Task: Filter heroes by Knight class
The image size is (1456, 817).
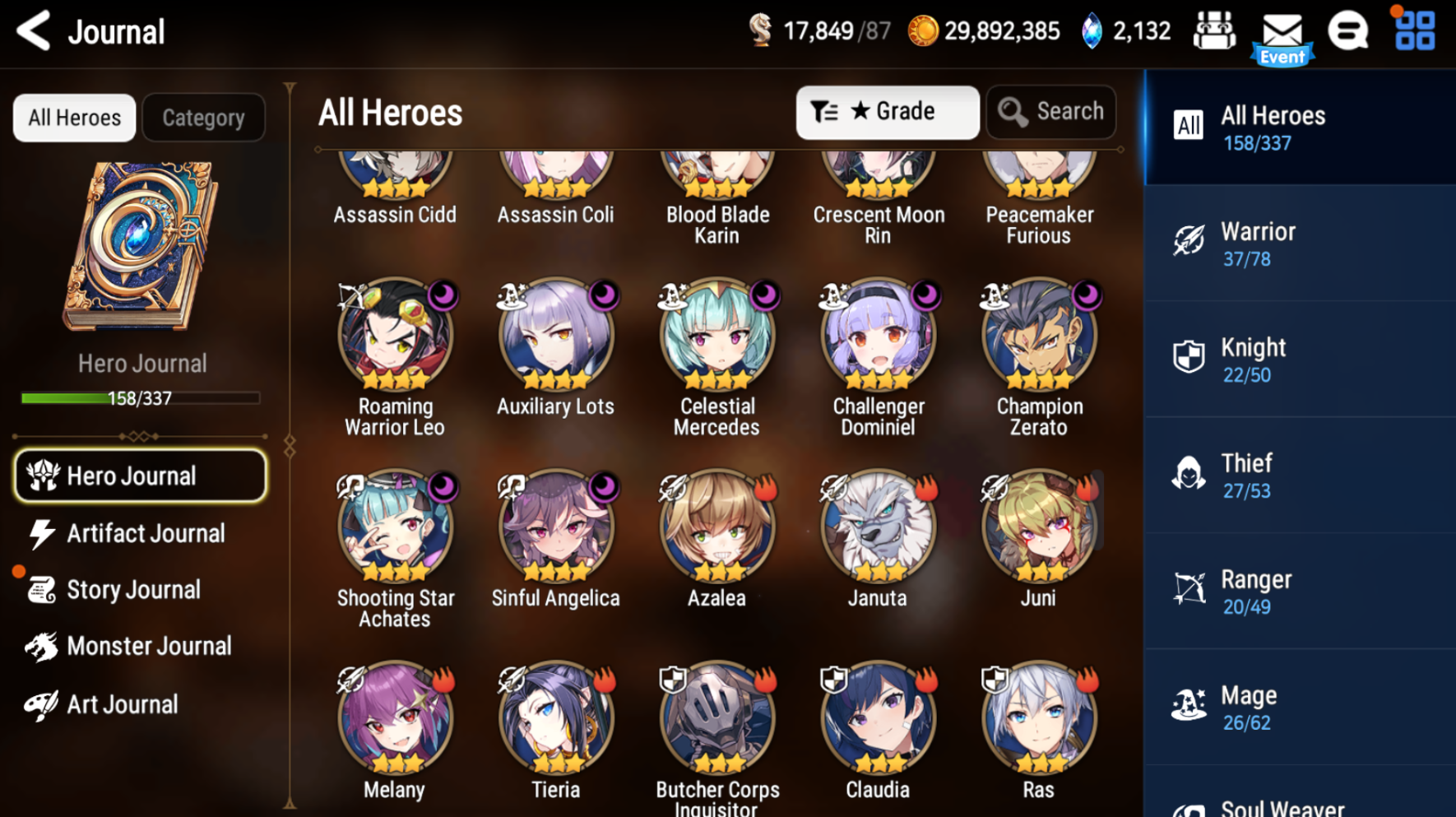Action: click(x=1300, y=360)
